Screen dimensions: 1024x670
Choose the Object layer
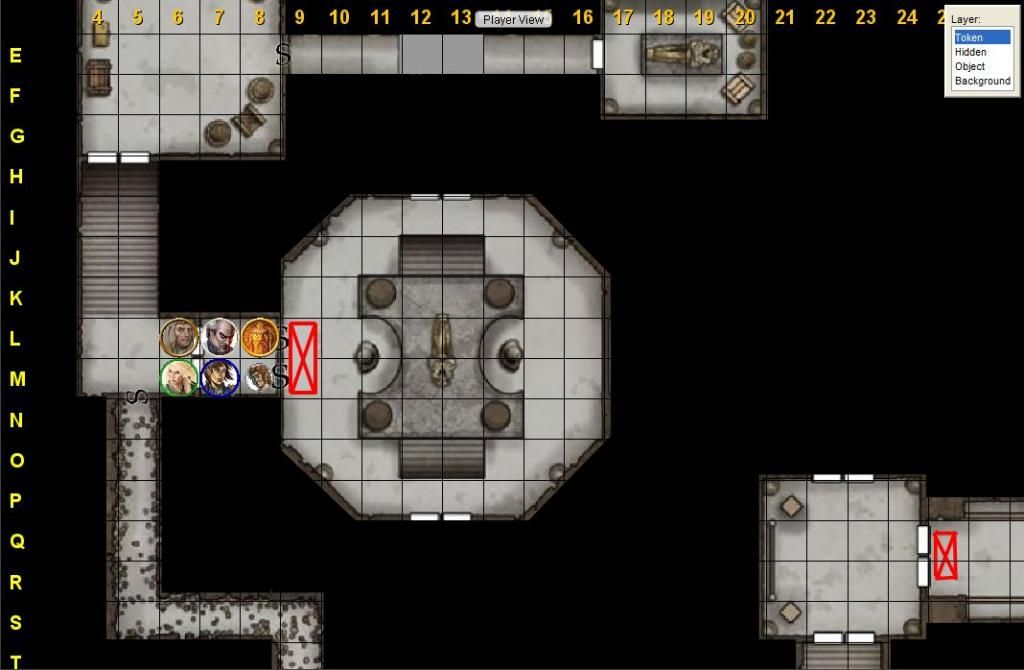[x=970, y=66]
